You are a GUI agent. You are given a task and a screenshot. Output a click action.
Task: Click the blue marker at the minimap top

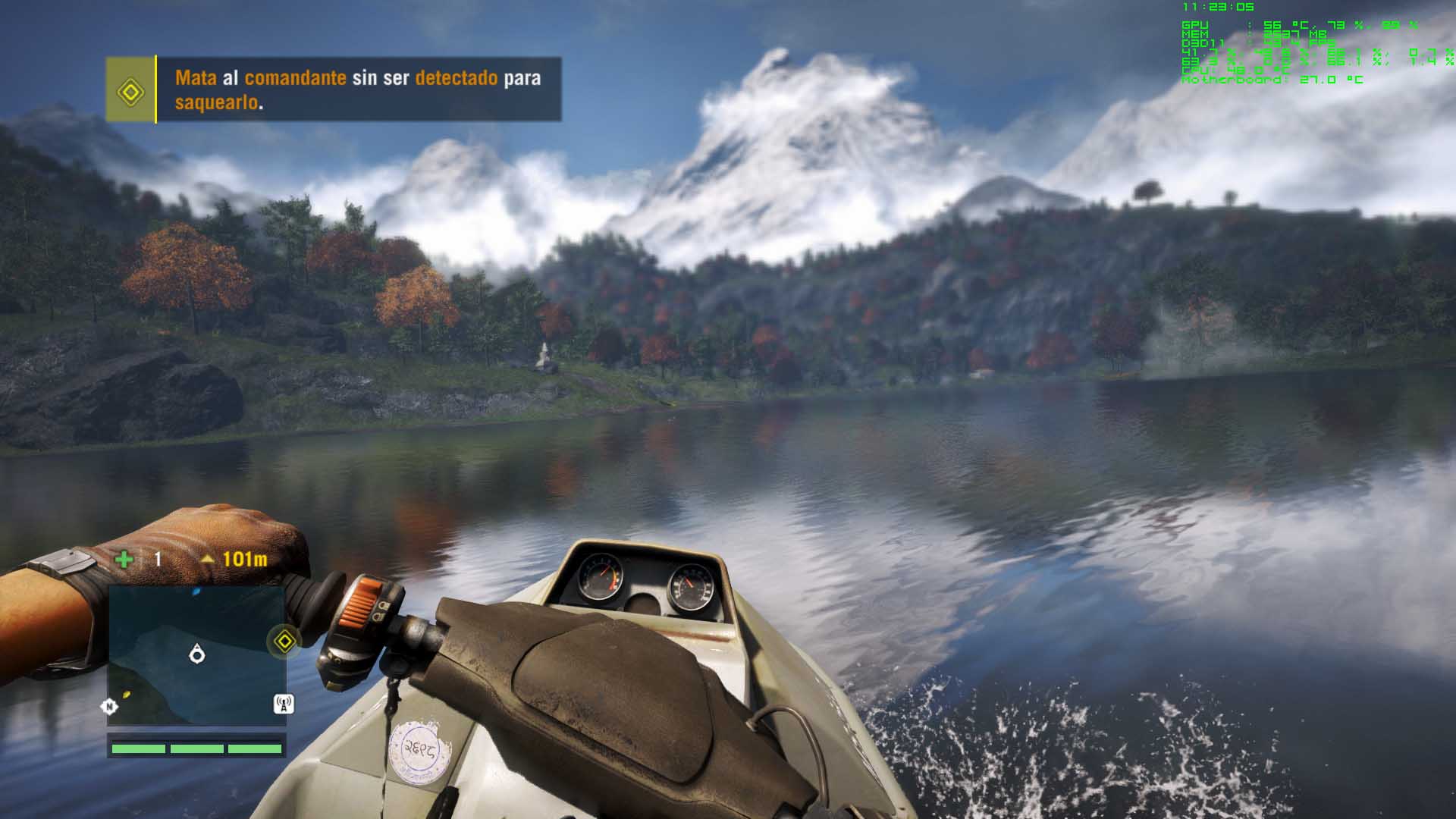point(196,591)
